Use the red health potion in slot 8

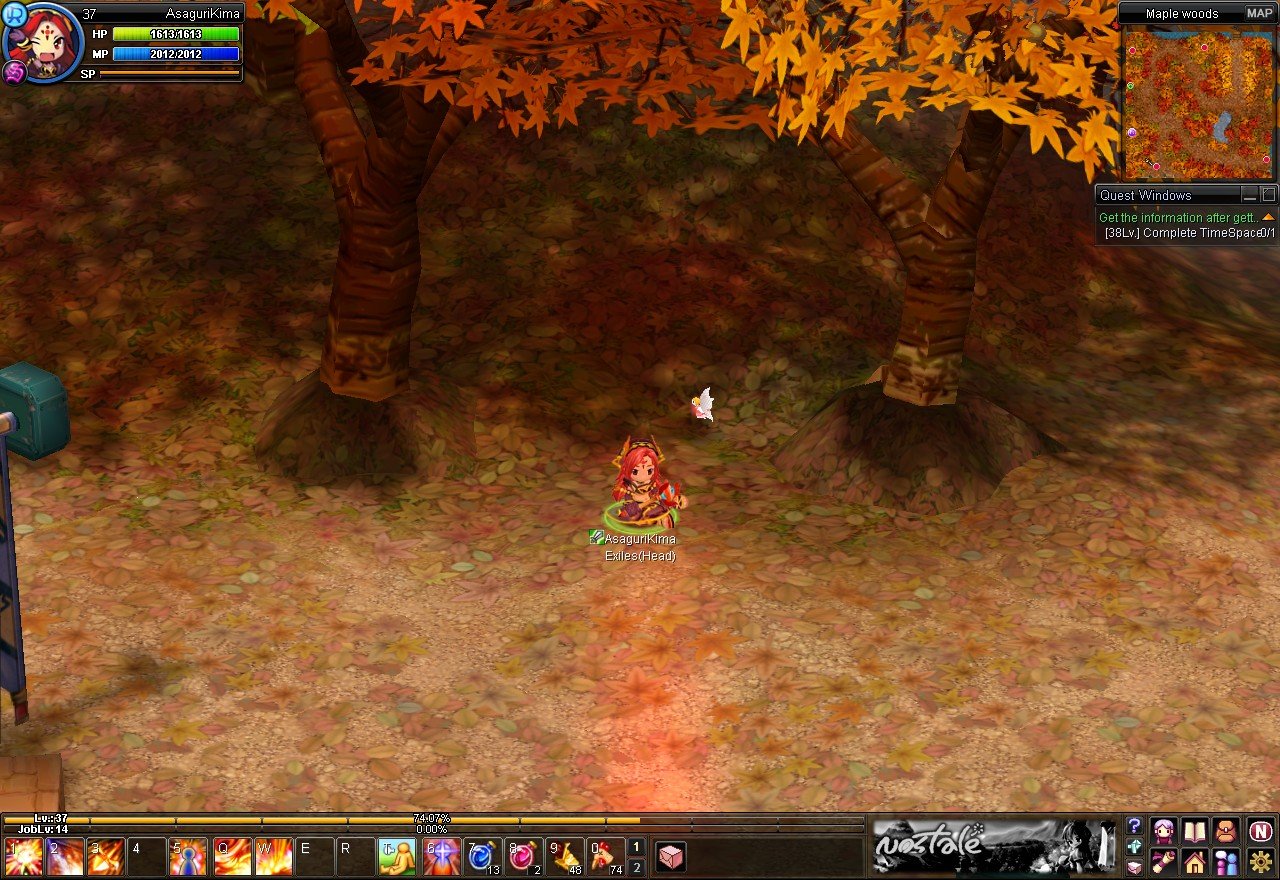pyautogui.click(x=521, y=856)
